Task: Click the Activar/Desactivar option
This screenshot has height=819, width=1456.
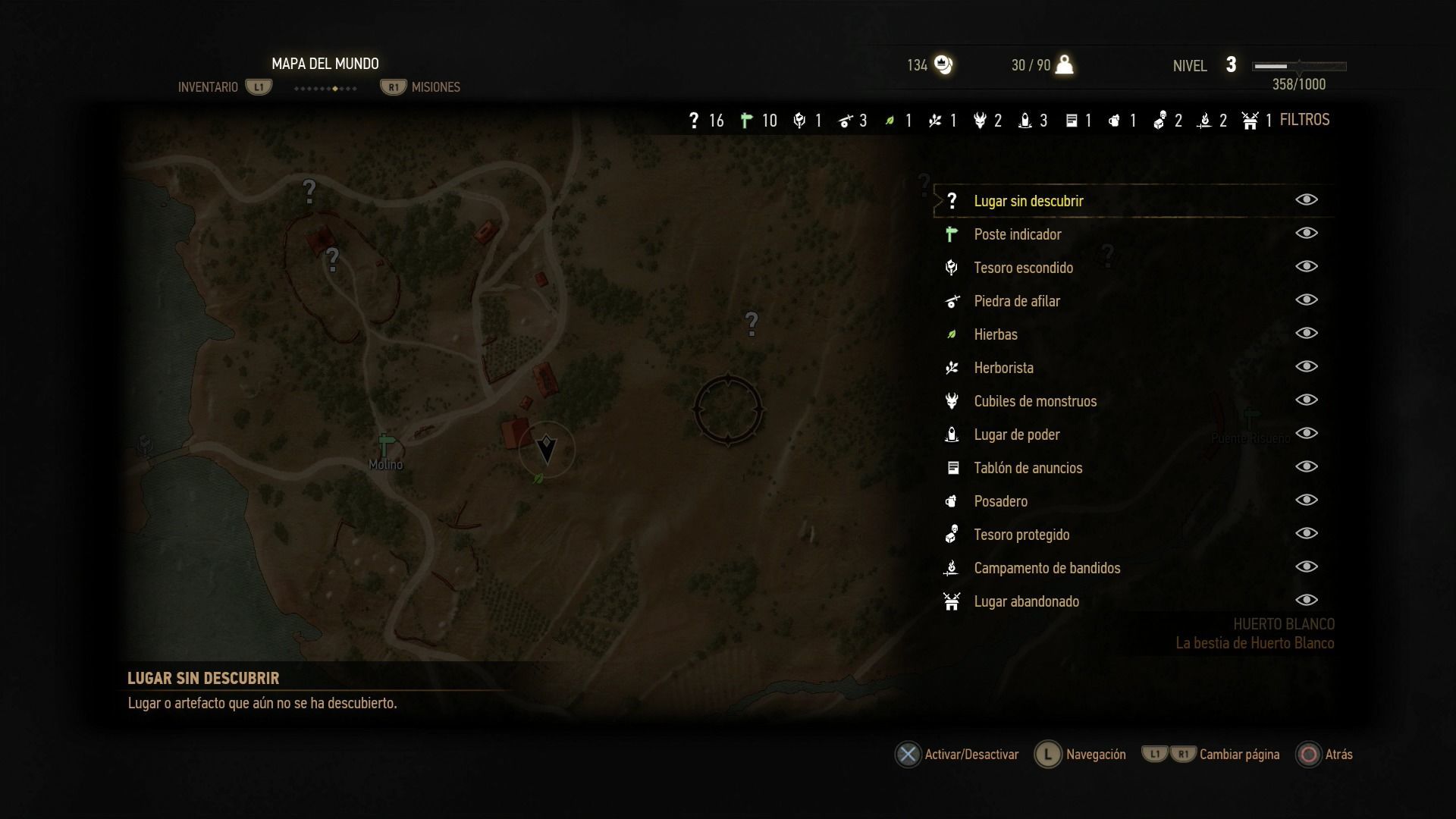Action: point(971,755)
